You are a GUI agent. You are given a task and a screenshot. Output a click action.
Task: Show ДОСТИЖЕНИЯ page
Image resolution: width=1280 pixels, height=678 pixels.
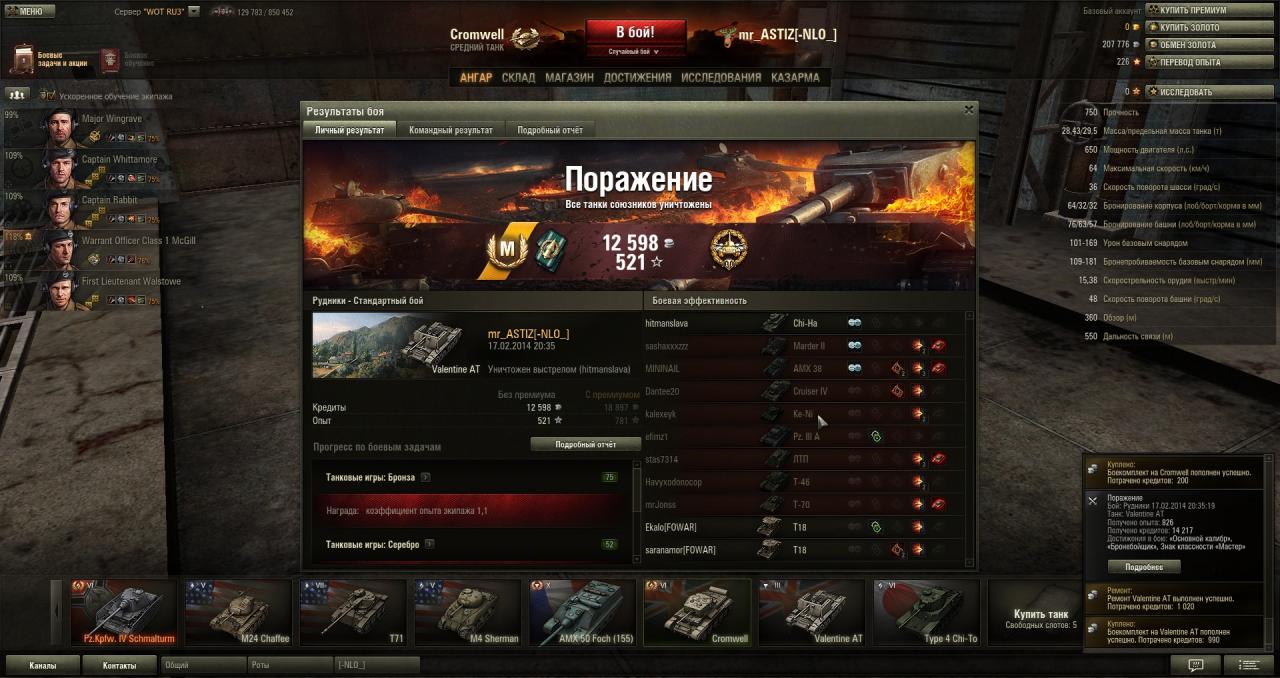click(637, 77)
